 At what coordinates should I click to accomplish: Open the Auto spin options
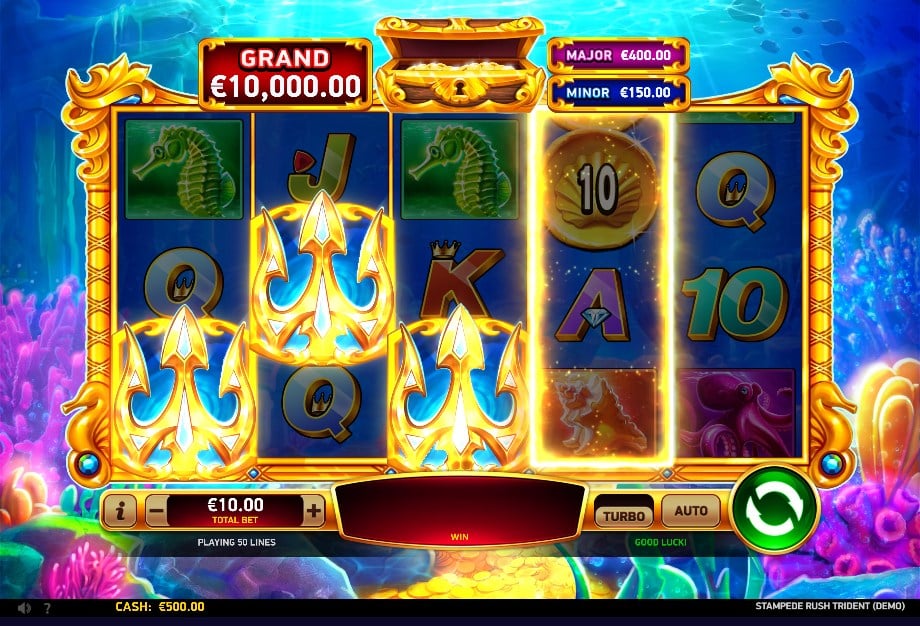tap(691, 511)
